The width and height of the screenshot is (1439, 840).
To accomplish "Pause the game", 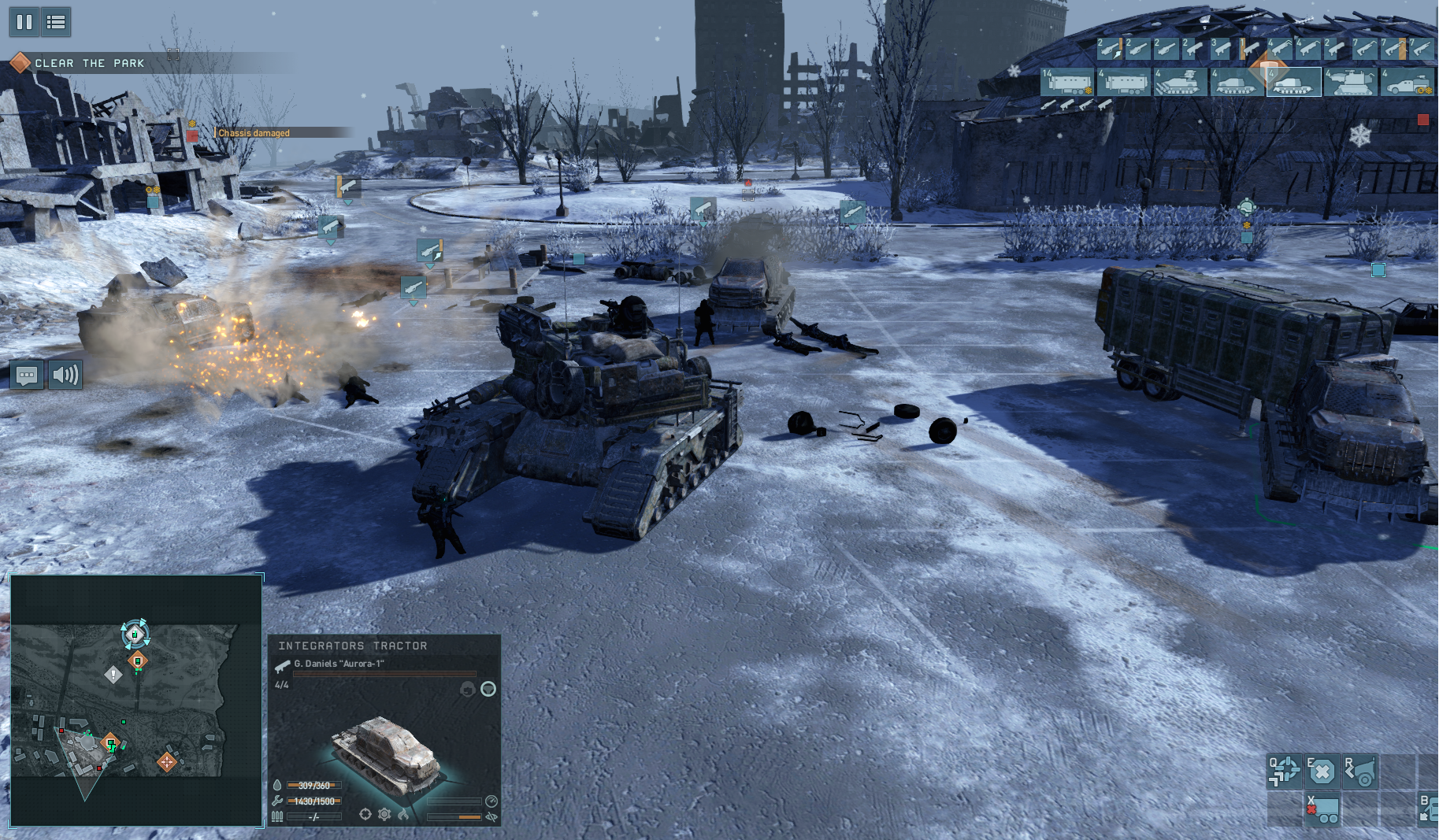I will coord(24,22).
